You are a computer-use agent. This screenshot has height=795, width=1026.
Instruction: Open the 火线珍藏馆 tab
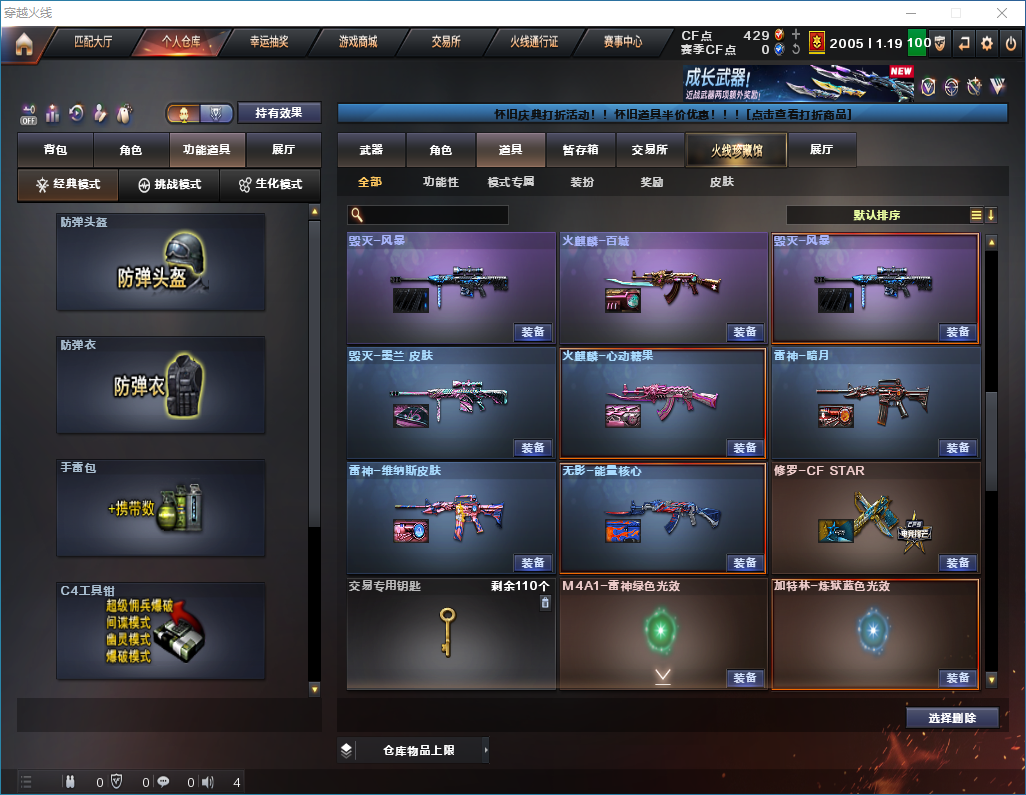point(736,150)
